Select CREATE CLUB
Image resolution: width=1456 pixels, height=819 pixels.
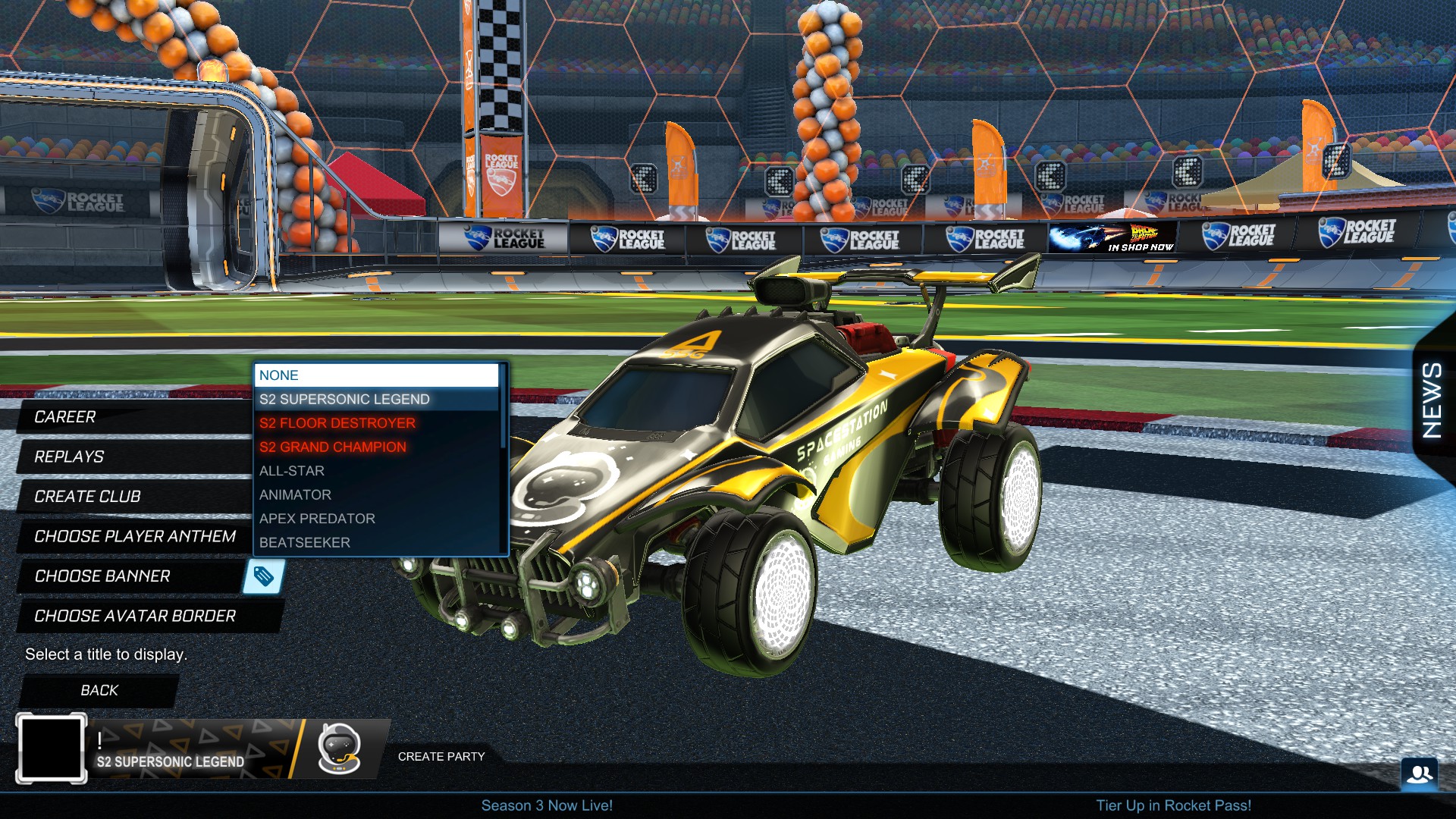86,497
